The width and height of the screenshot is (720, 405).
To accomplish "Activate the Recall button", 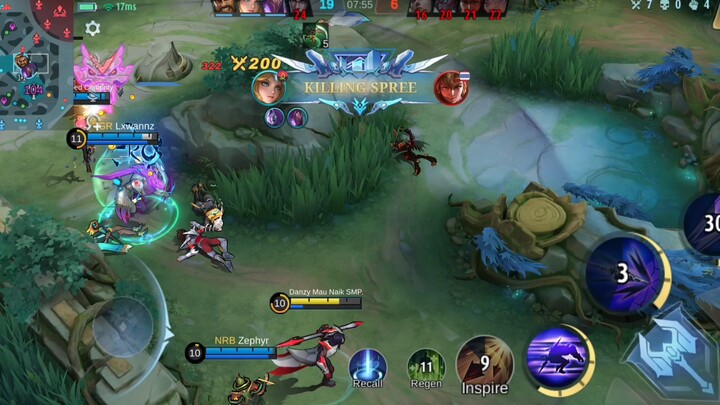I will 368,367.
